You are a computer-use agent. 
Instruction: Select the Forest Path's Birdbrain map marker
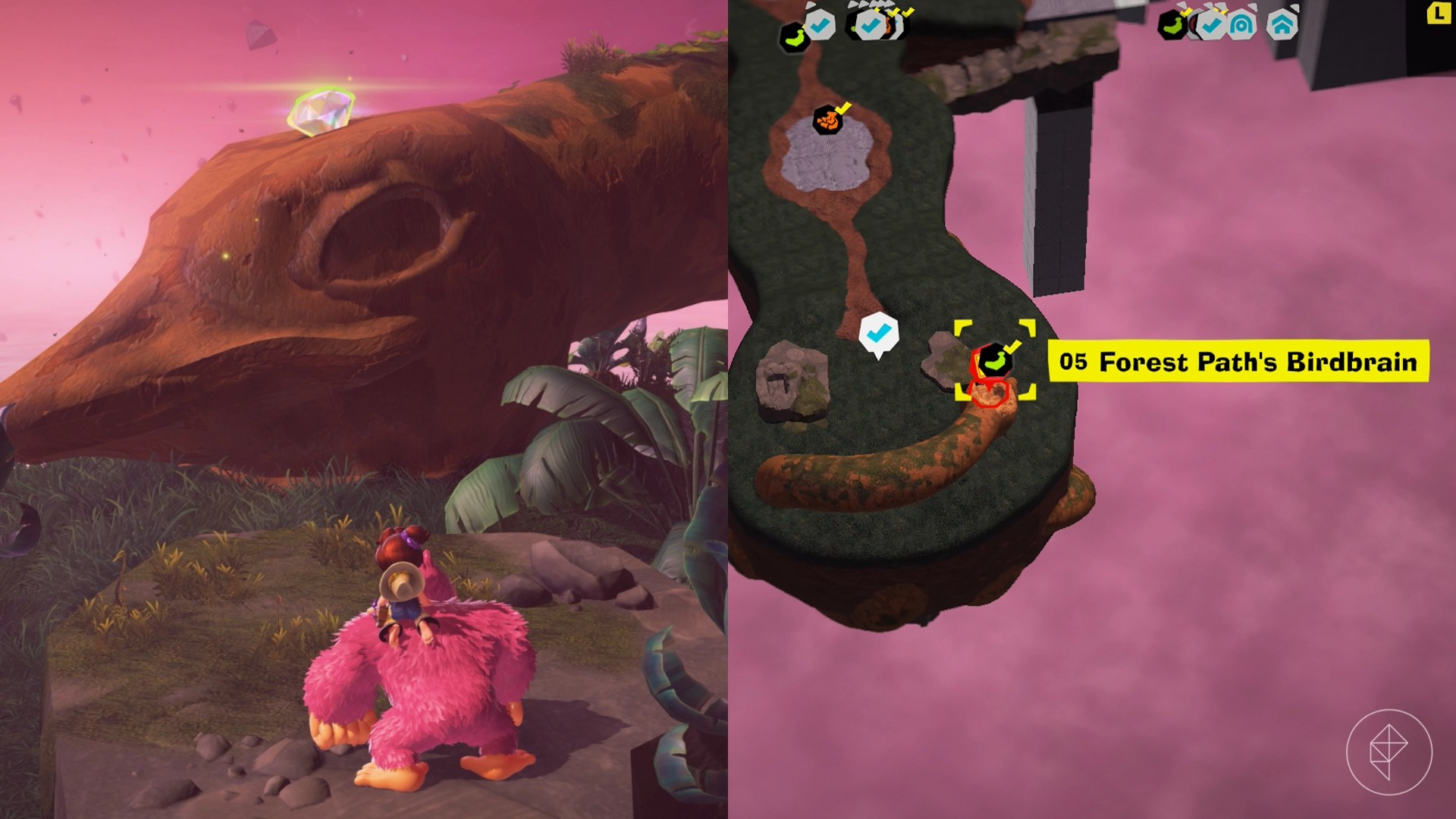point(993,360)
